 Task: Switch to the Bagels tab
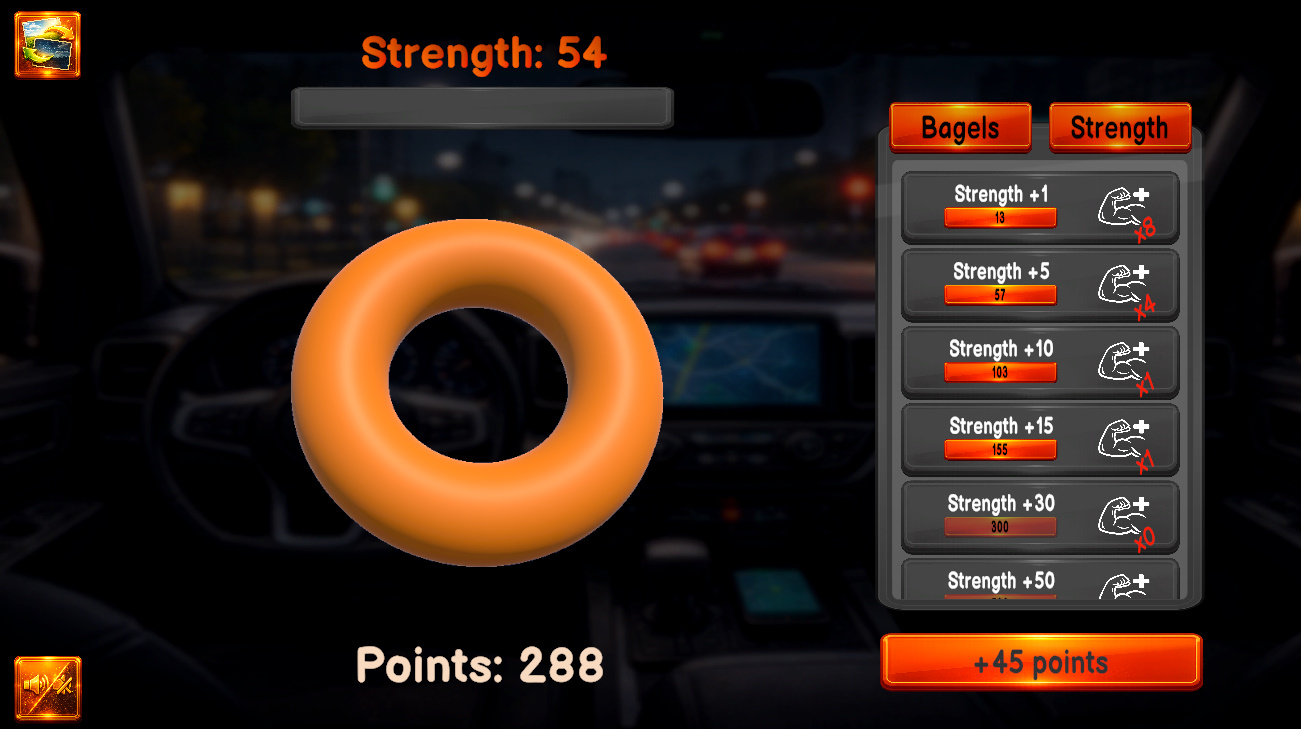pos(959,127)
